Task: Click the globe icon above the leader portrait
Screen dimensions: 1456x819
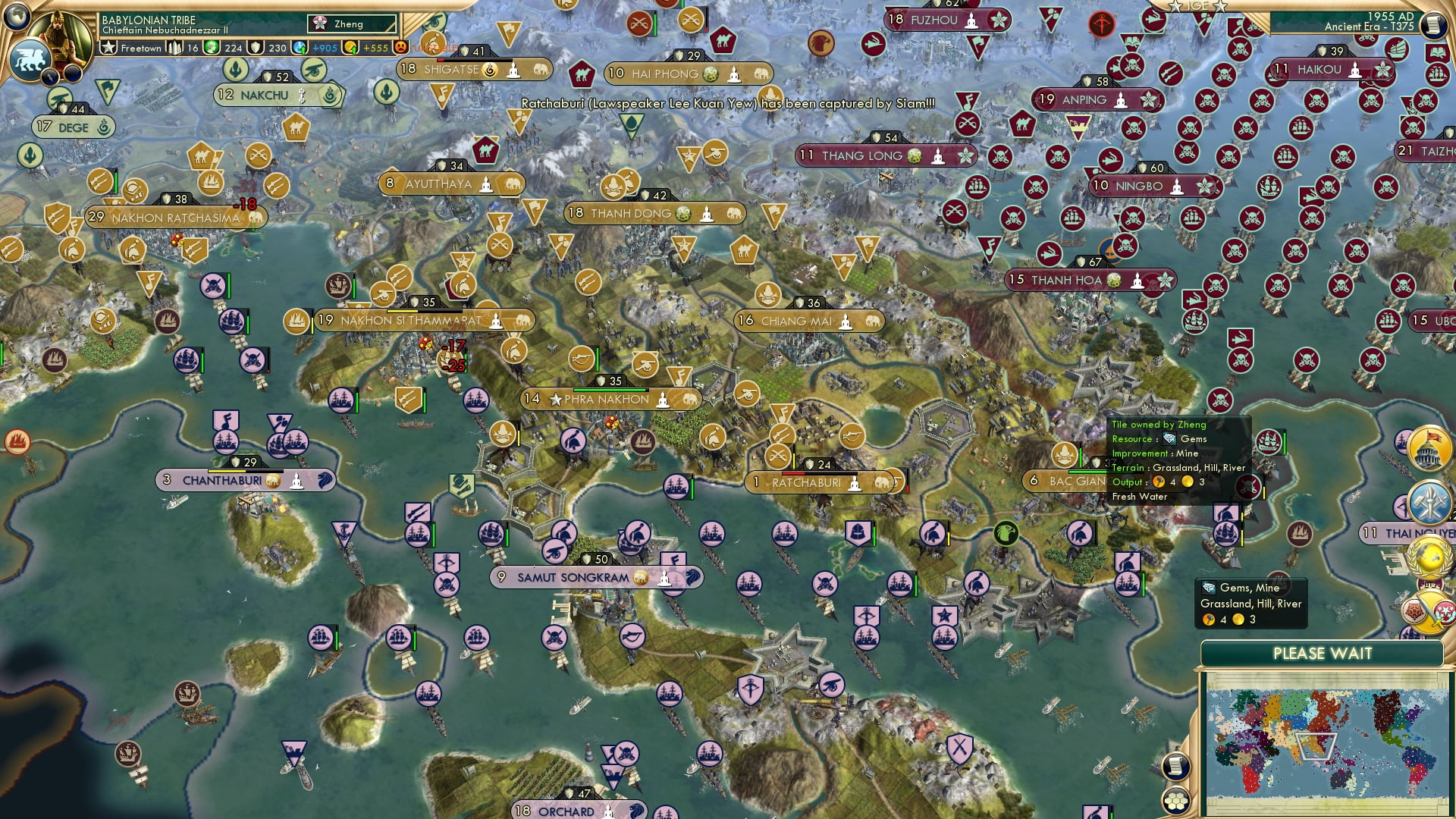Action: pos(16,15)
